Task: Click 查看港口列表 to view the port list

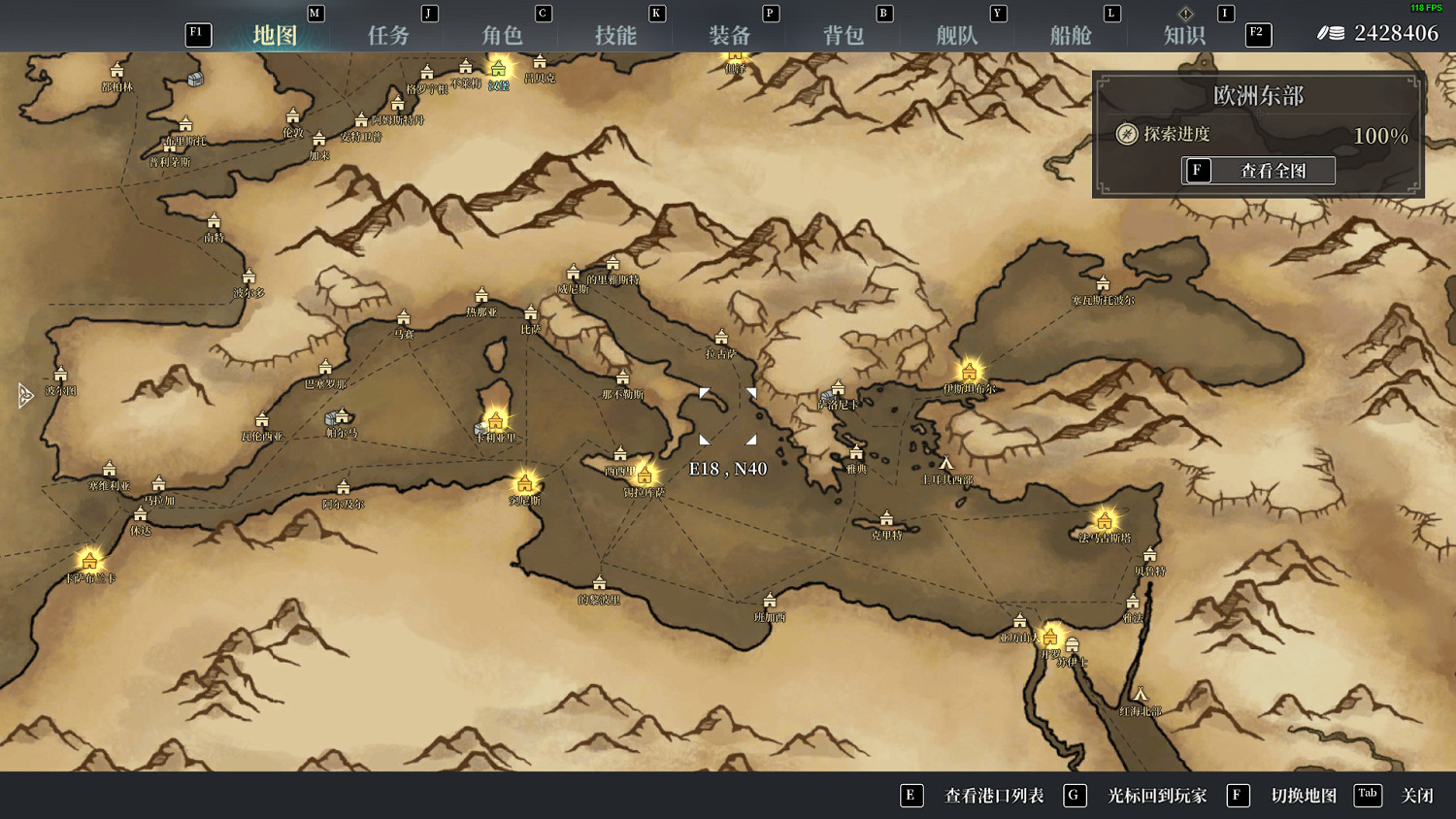Action: tap(992, 795)
